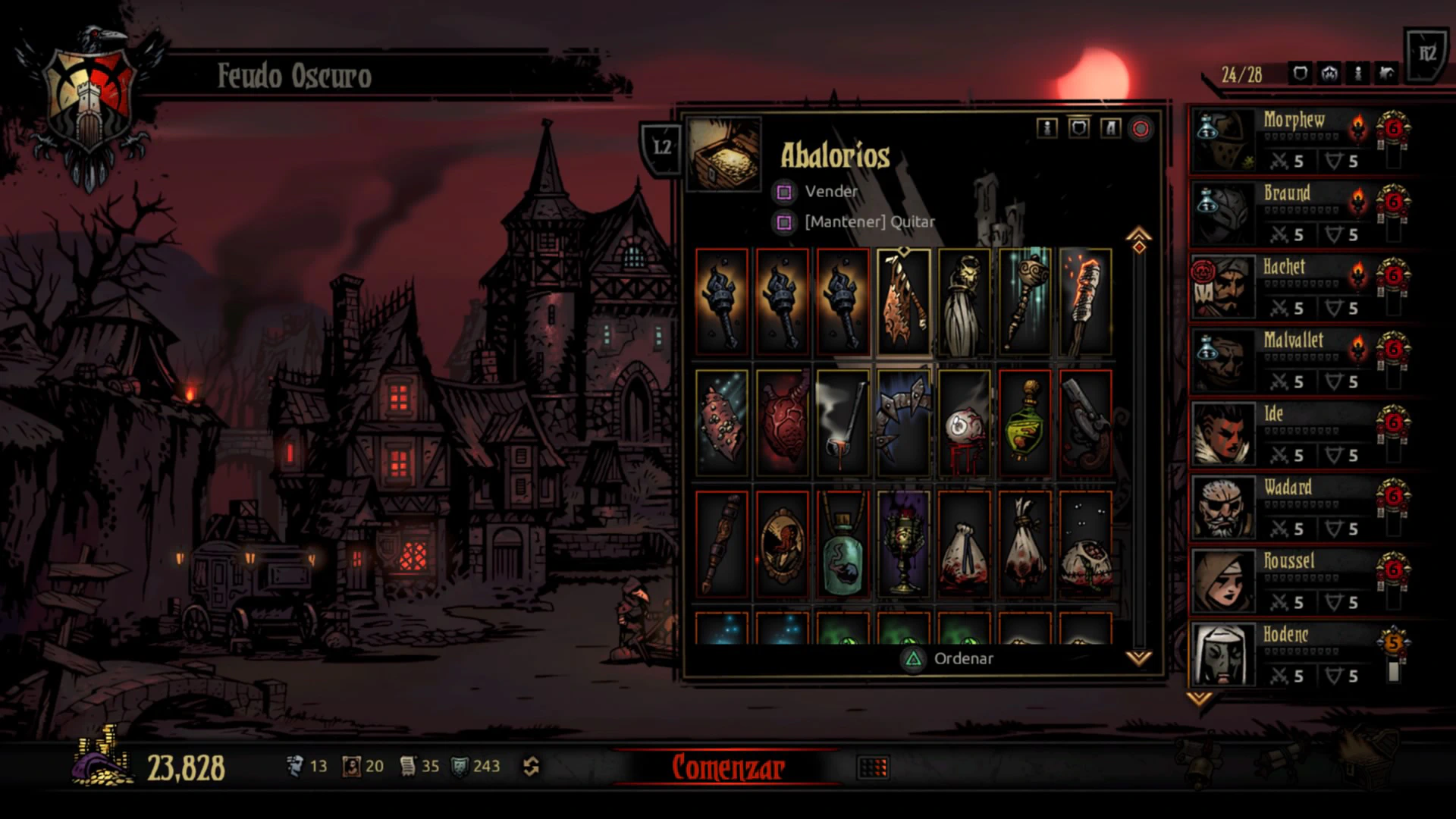
Task: Pick the golden chalice trinket
Action: point(903,544)
